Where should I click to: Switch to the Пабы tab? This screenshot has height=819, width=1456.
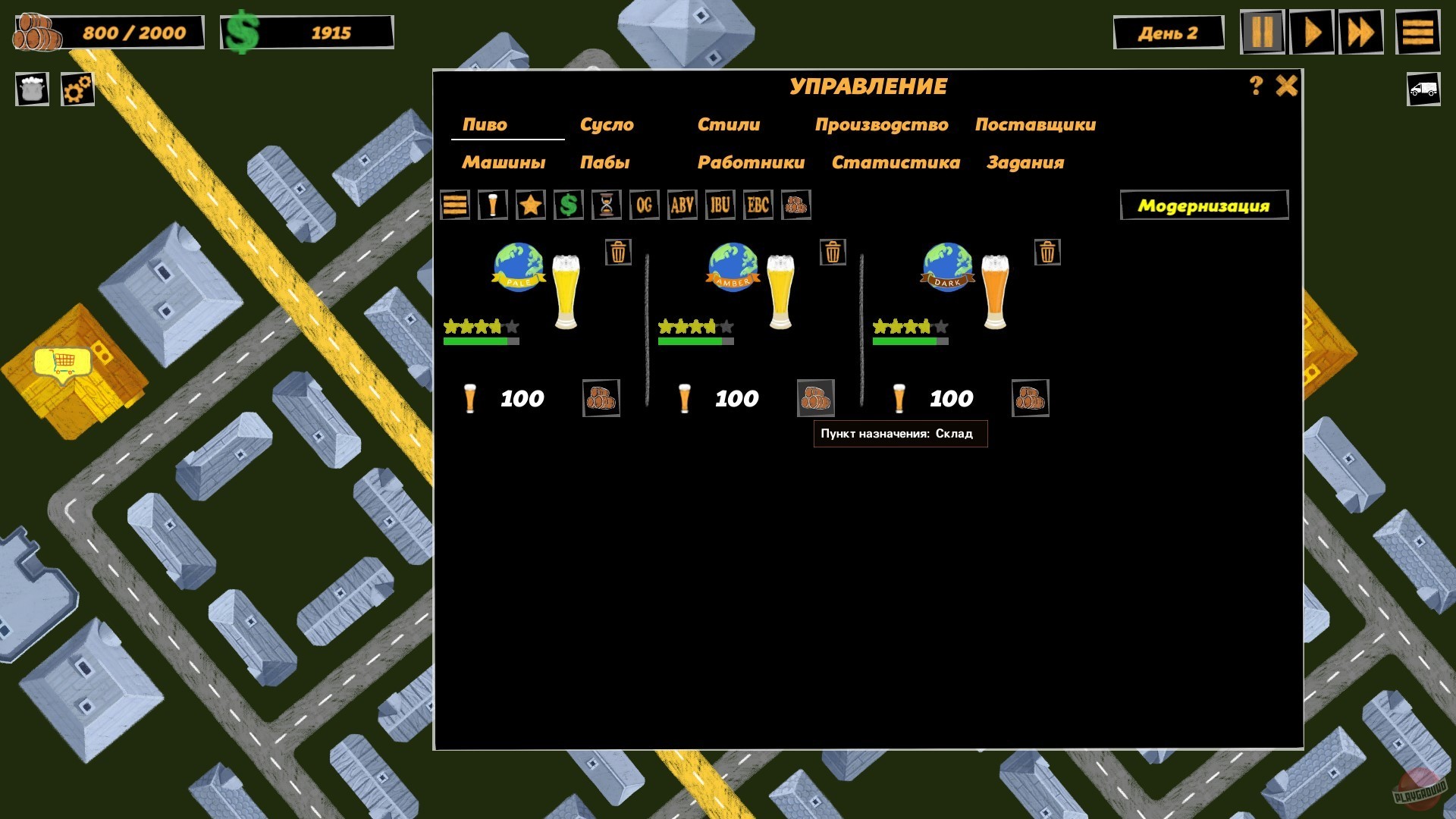click(604, 162)
